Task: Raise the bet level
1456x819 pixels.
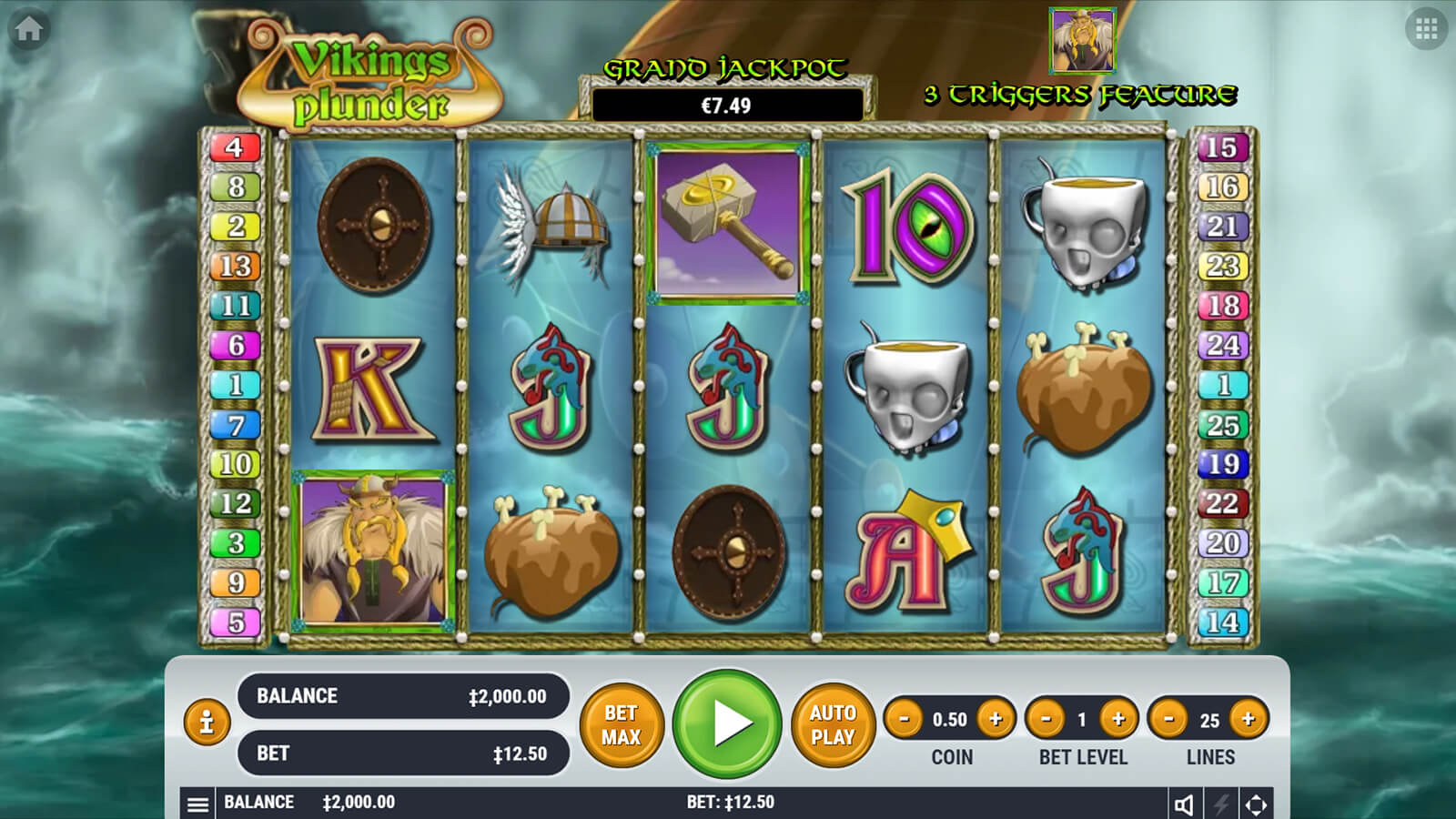Action: [1118, 719]
